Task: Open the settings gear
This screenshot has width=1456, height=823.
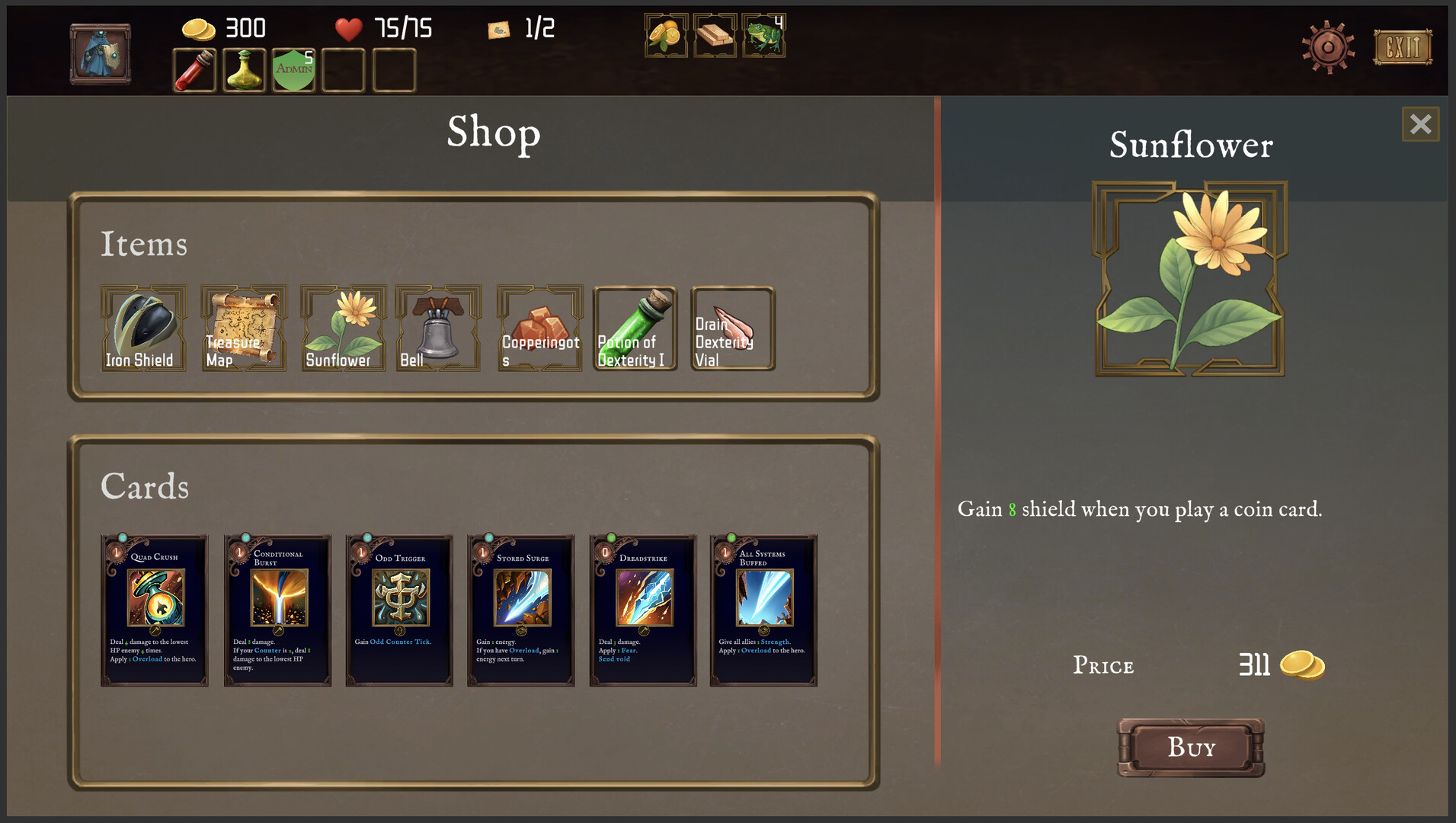Action: pyautogui.click(x=1328, y=47)
